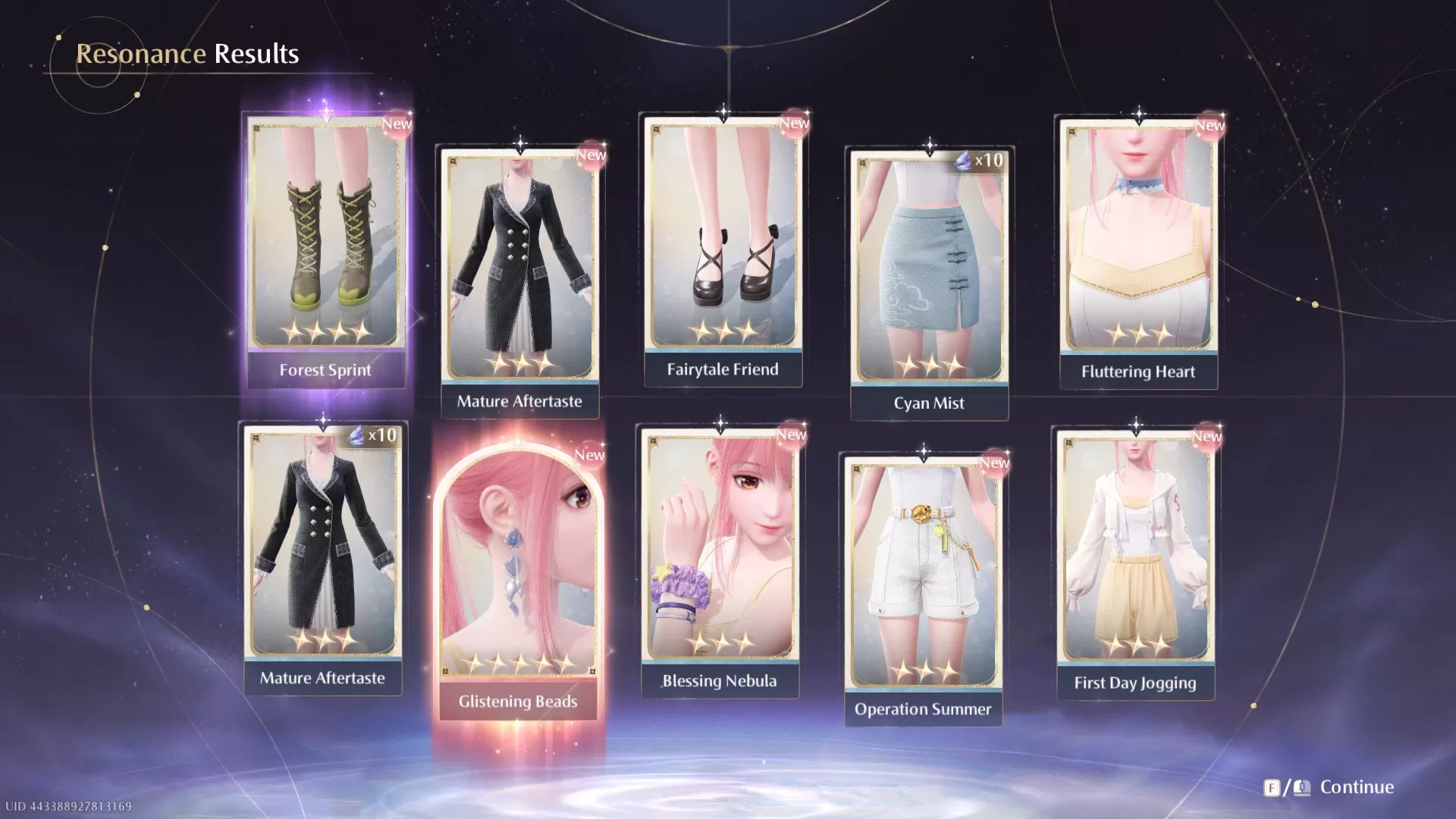
Task: Select the Blessing Nebula bracelet card
Action: pyautogui.click(x=722, y=546)
